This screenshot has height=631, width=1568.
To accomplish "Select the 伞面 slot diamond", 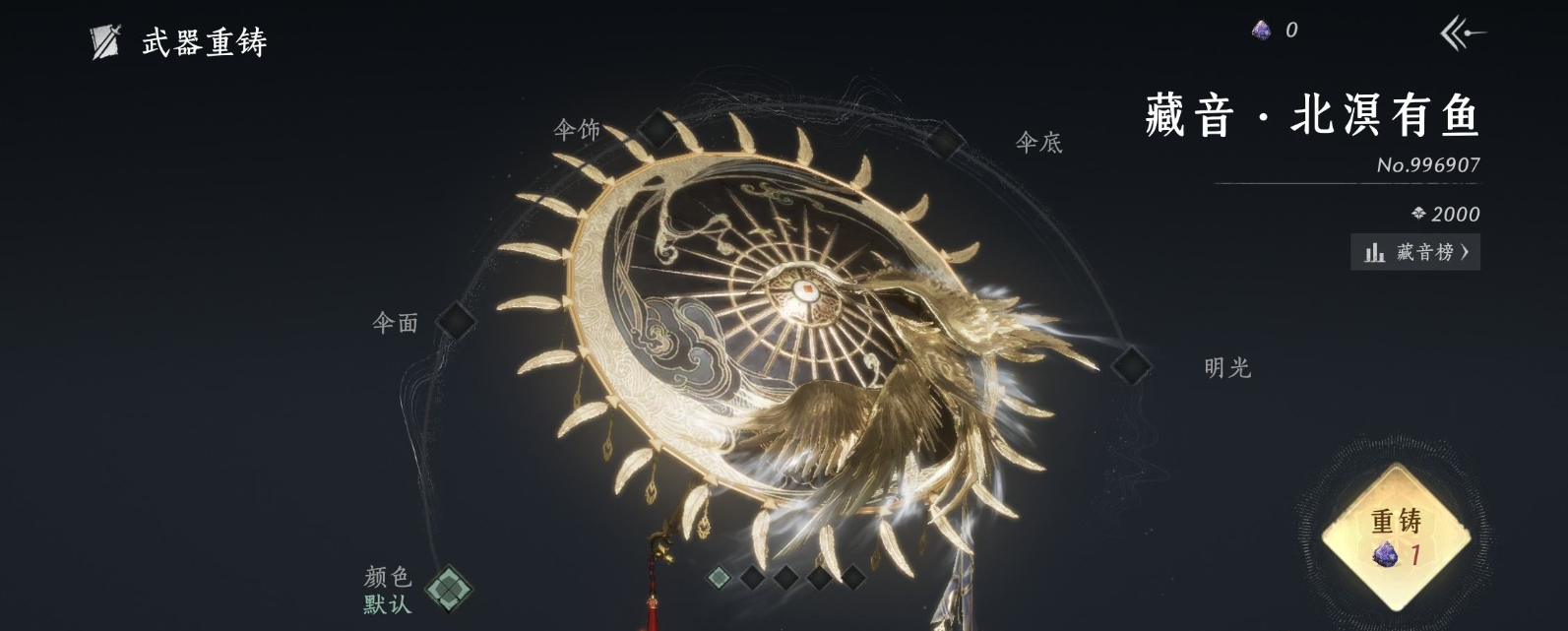I will pyautogui.click(x=456, y=320).
